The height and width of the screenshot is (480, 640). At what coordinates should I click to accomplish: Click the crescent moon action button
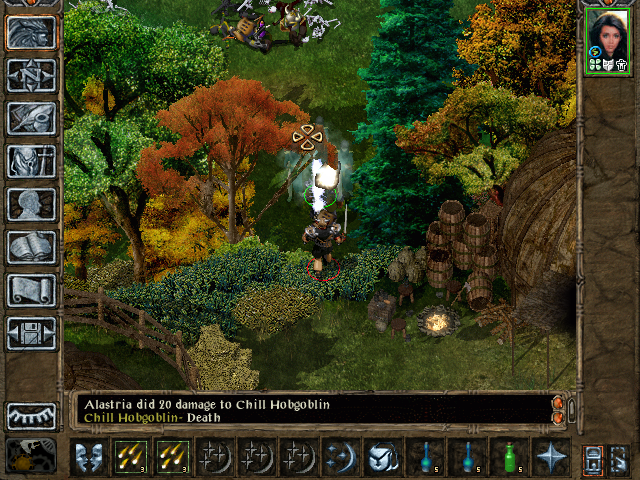pyautogui.click(x=340, y=456)
